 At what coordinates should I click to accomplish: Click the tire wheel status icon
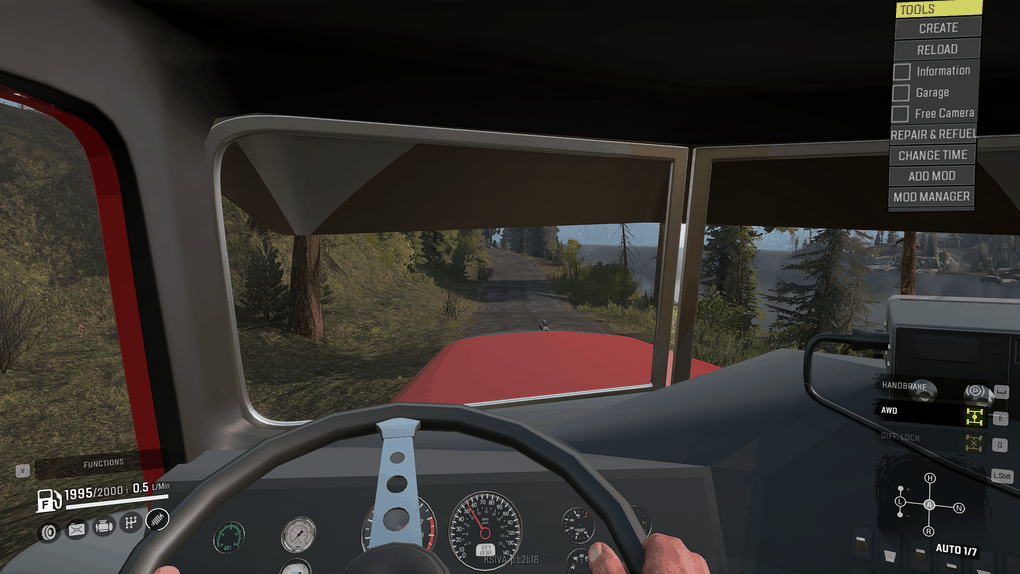[x=49, y=531]
